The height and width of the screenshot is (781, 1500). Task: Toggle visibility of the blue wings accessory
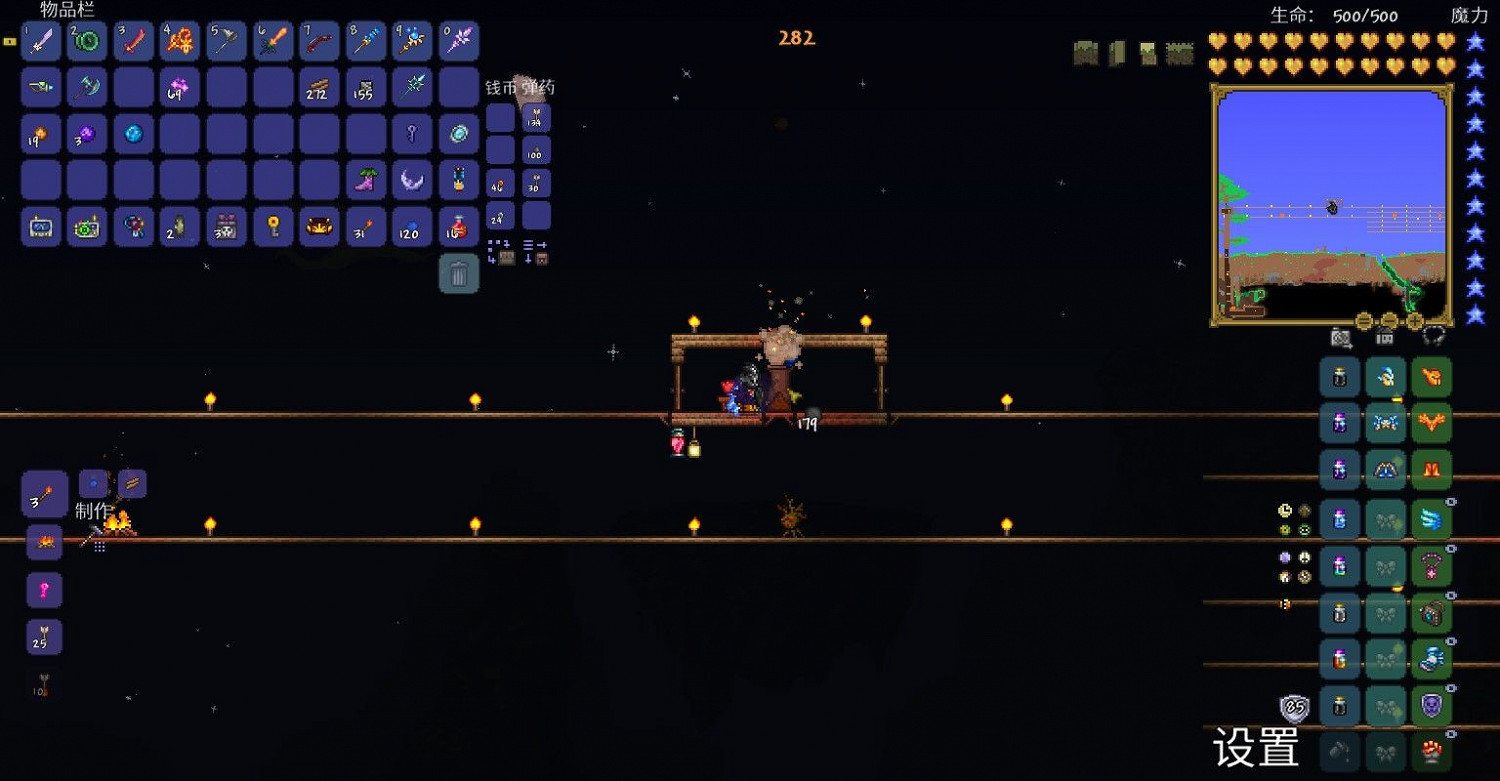tap(1451, 501)
